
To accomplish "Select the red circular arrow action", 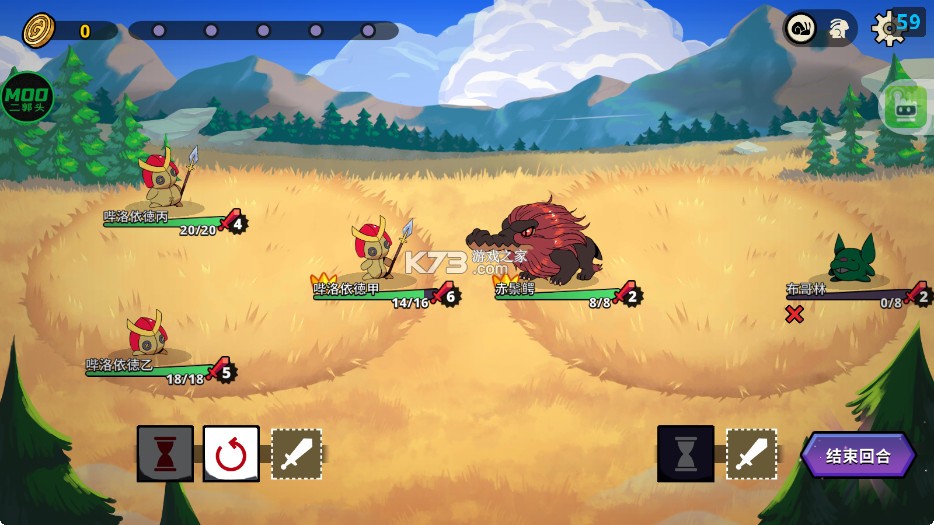I will pyautogui.click(x=231, y=454).
